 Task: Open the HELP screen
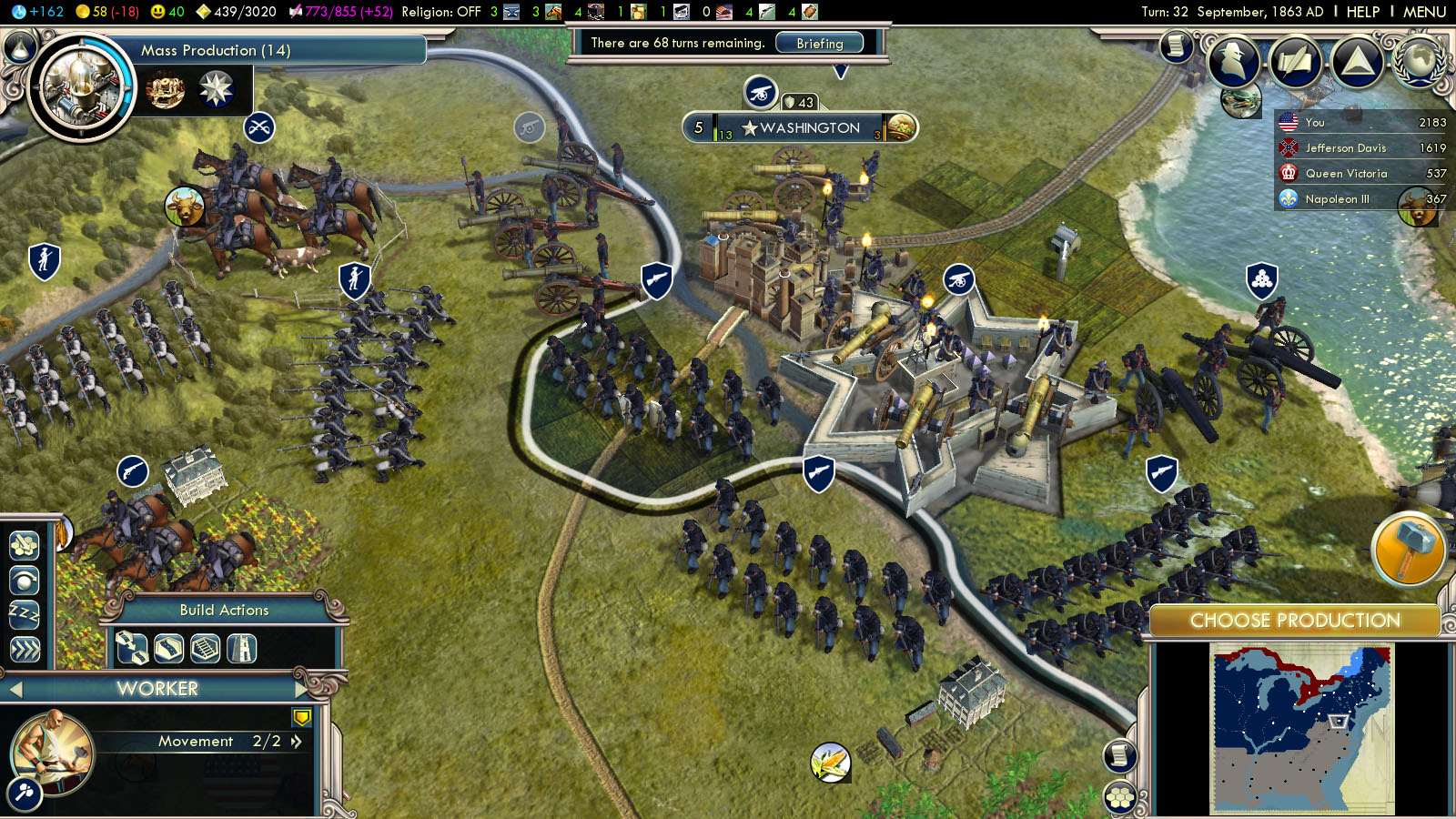coord(1362,12)
